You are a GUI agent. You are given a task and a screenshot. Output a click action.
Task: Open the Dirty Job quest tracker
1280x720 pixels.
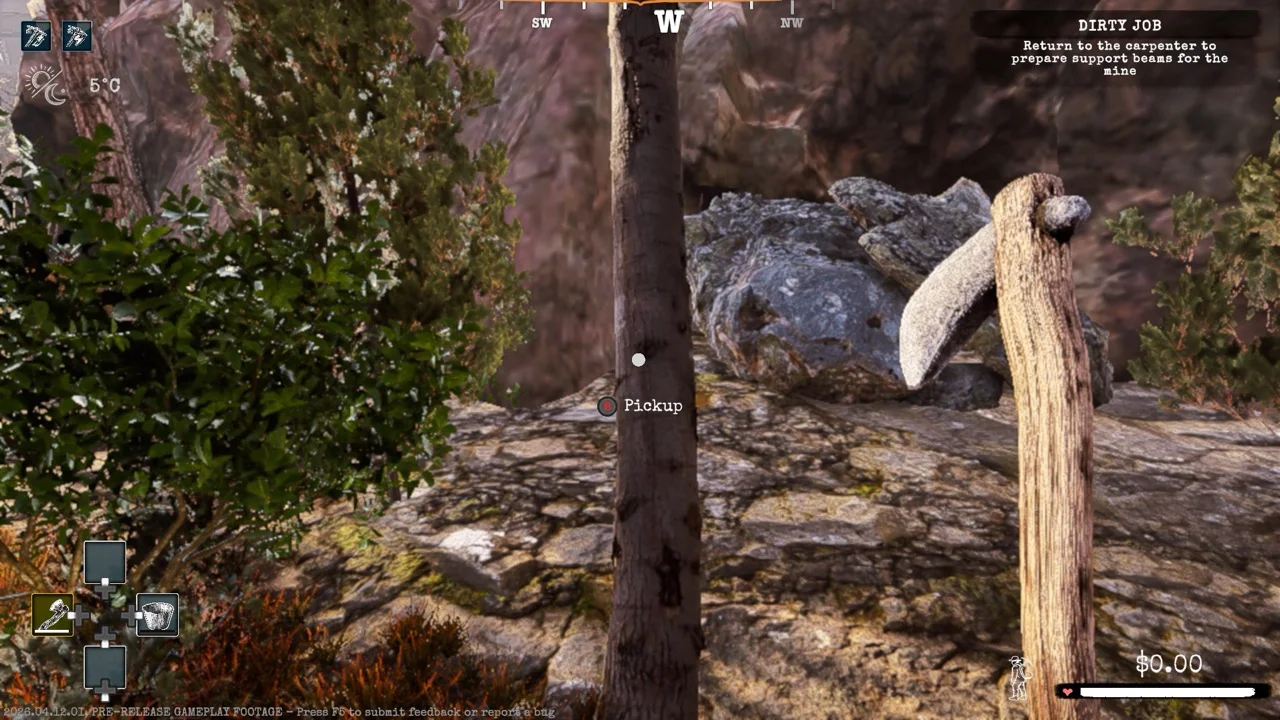pyautogui.click(x=1118, y=25)
